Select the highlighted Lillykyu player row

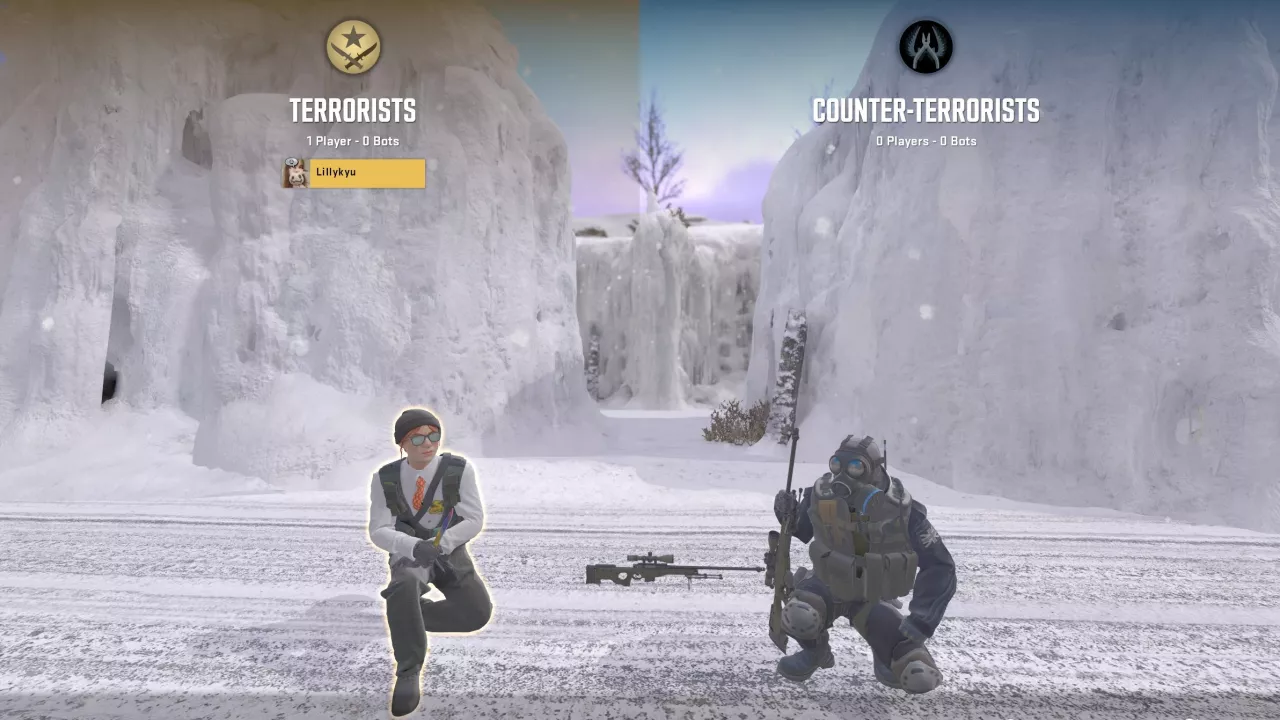[x=352, y=173]
